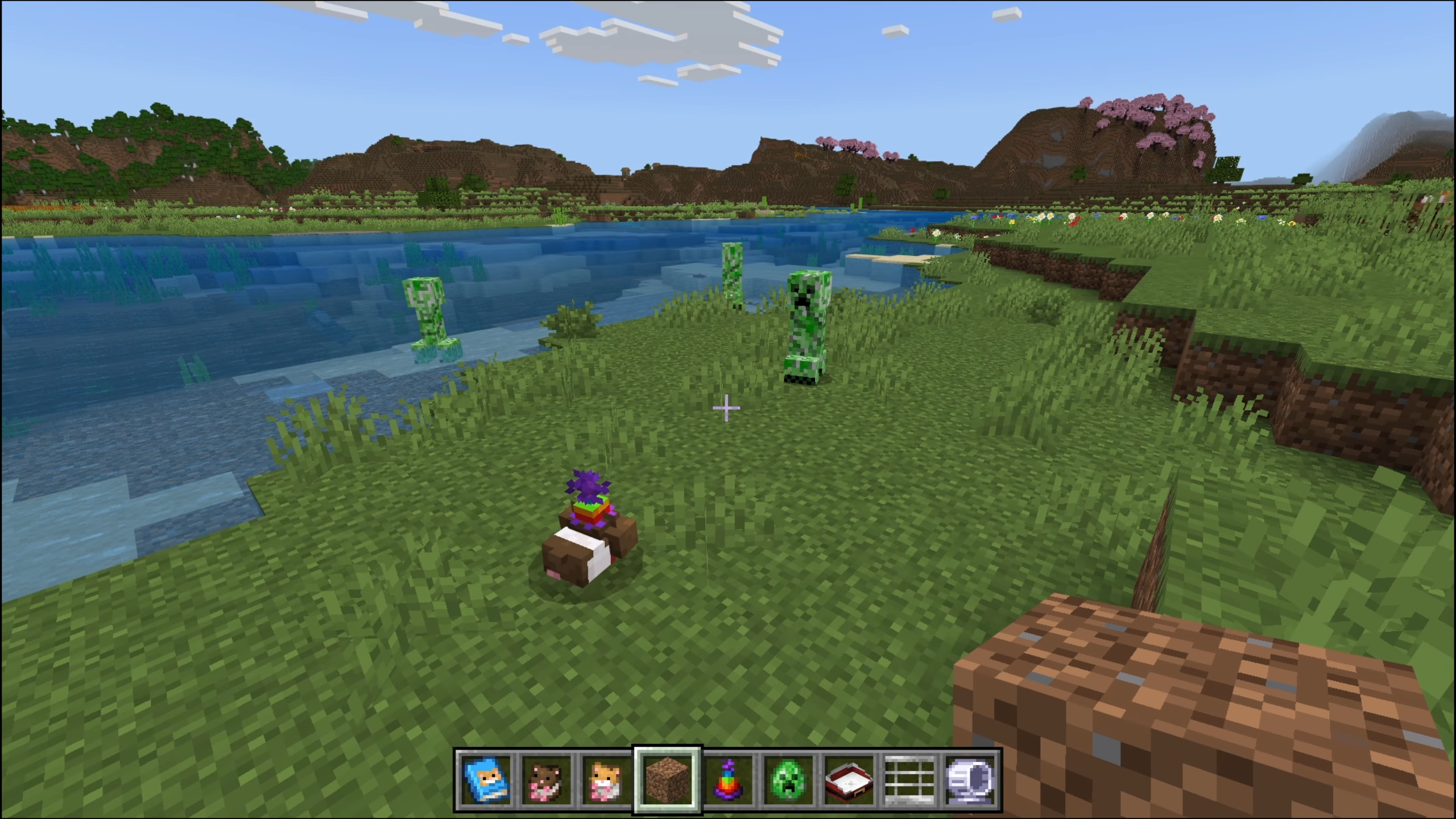The width and height of the screenshot is (1456, 819).
Task: Choose the brown hamster item slot
Action: point(547,779)
